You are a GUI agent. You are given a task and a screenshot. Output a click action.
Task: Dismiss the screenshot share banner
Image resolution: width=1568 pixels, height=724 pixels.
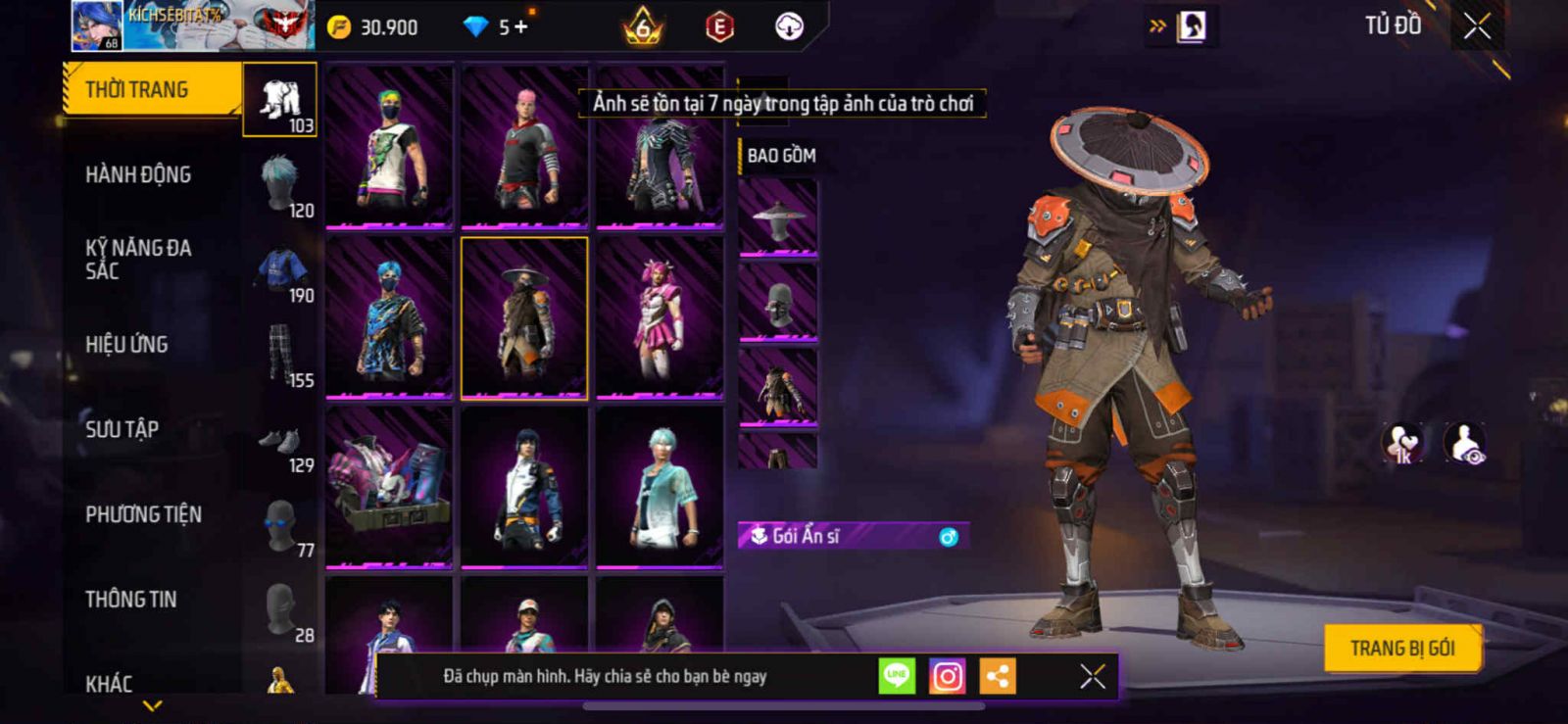(x=1092, y=676)
